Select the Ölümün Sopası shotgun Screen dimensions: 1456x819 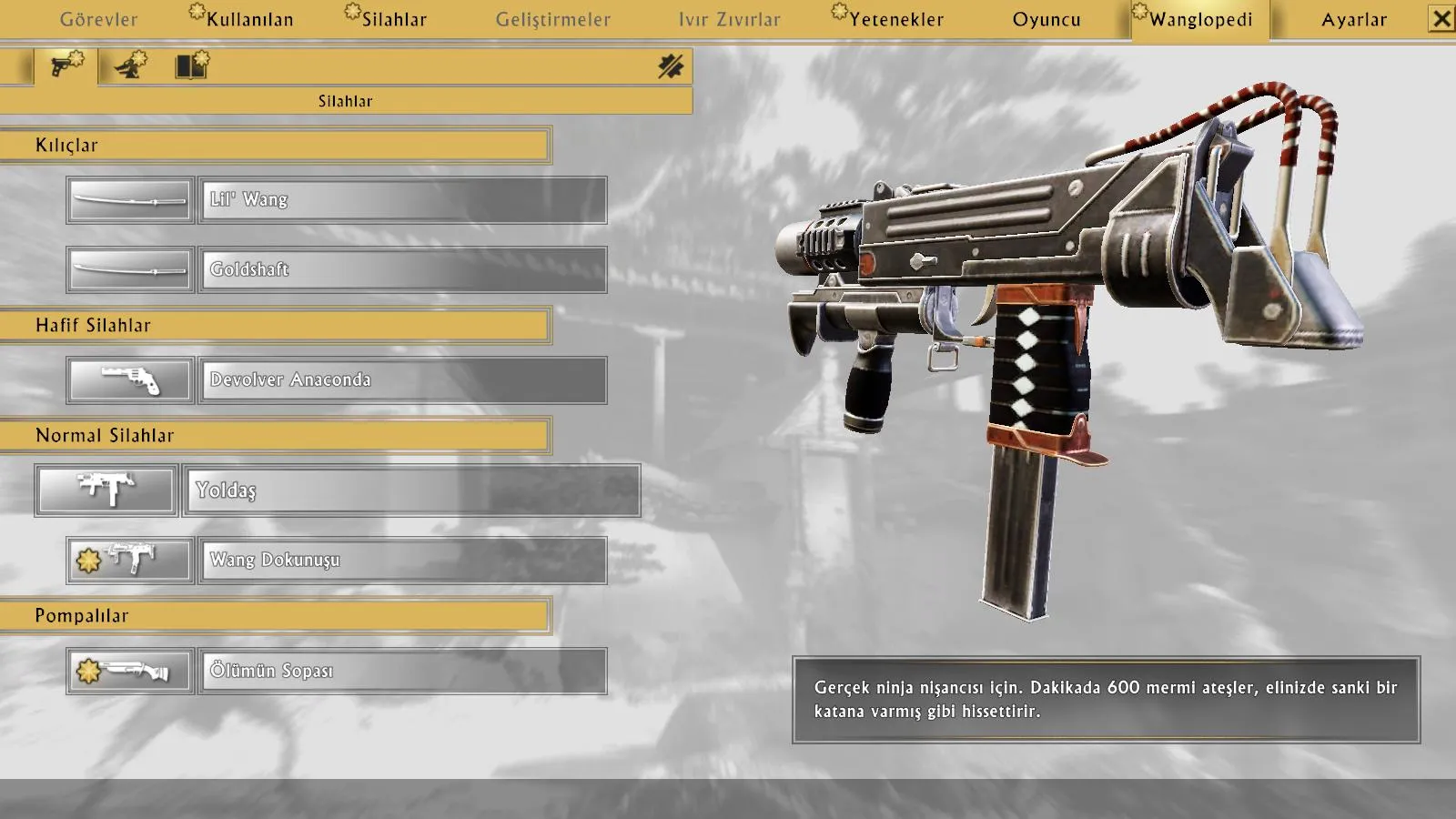click(402, 671)
